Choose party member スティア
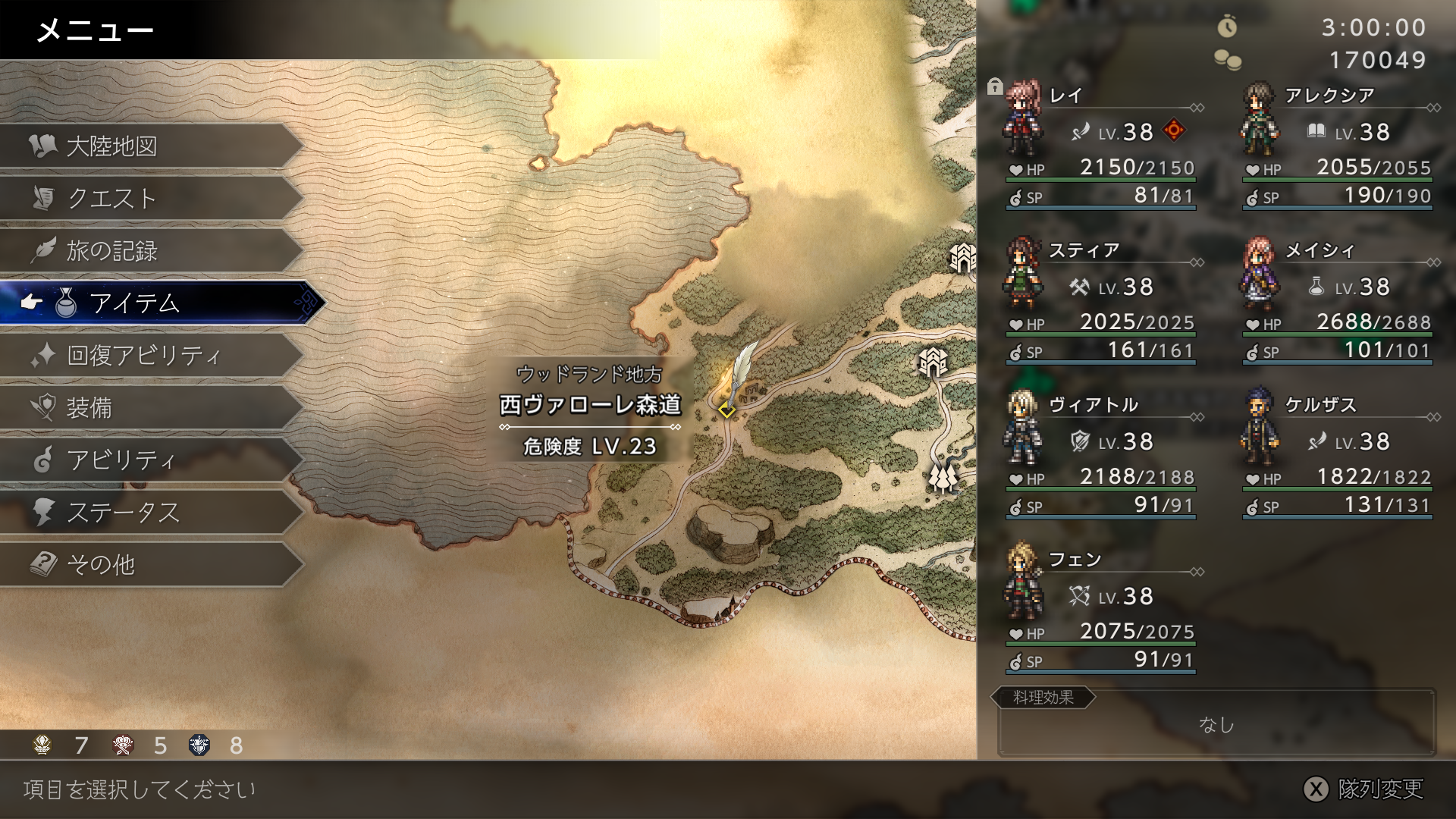The image size is (1456, 819). point(1101,299)
